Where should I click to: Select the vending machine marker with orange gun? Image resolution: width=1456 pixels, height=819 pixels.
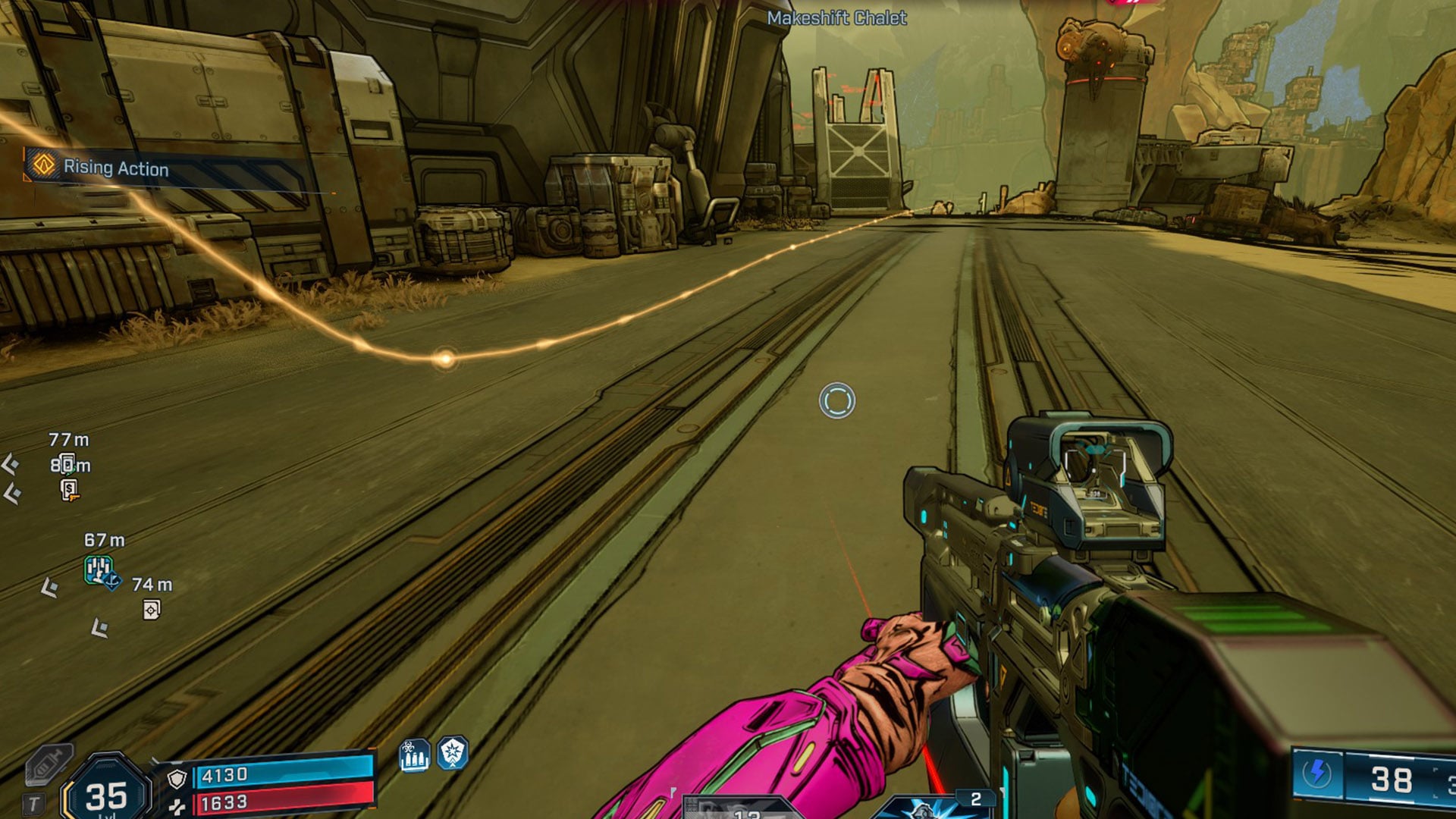[x=69, y=490]
